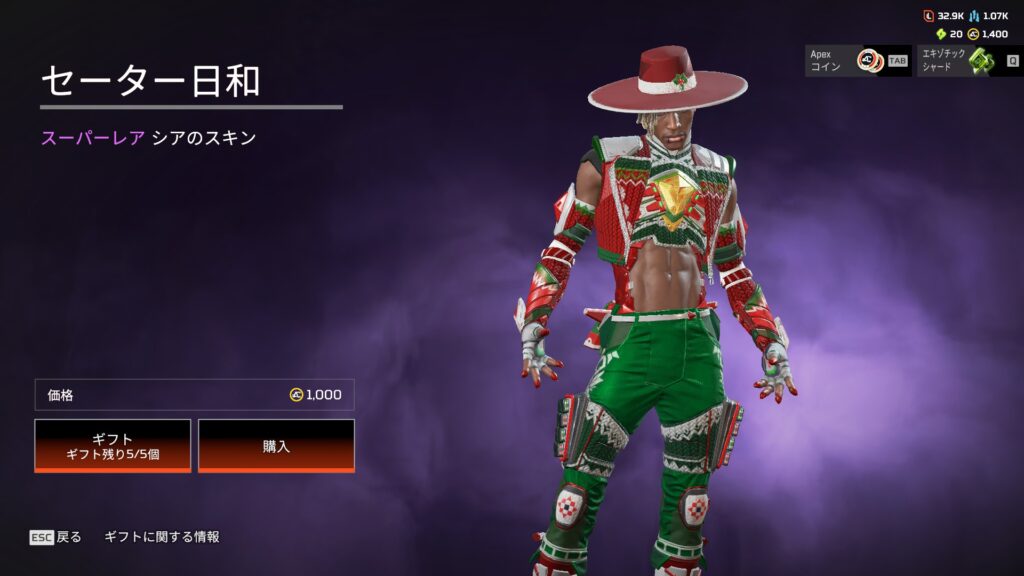Gift the セーター日和 skin with the ギフト button
The width and height of the screenshot is (1024, 576).
pos(113,445)
